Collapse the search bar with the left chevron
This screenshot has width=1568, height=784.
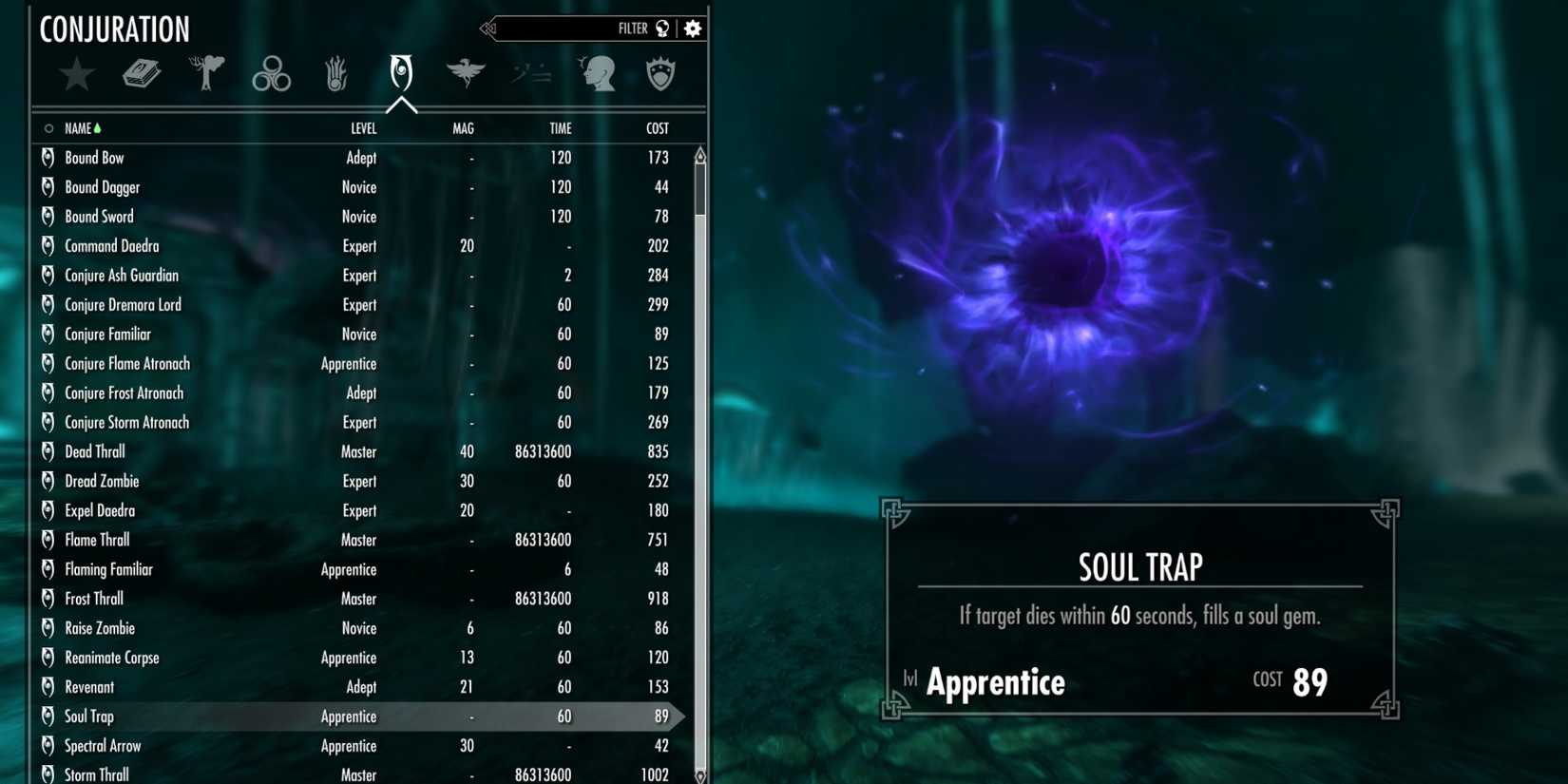tap(488, 28)
